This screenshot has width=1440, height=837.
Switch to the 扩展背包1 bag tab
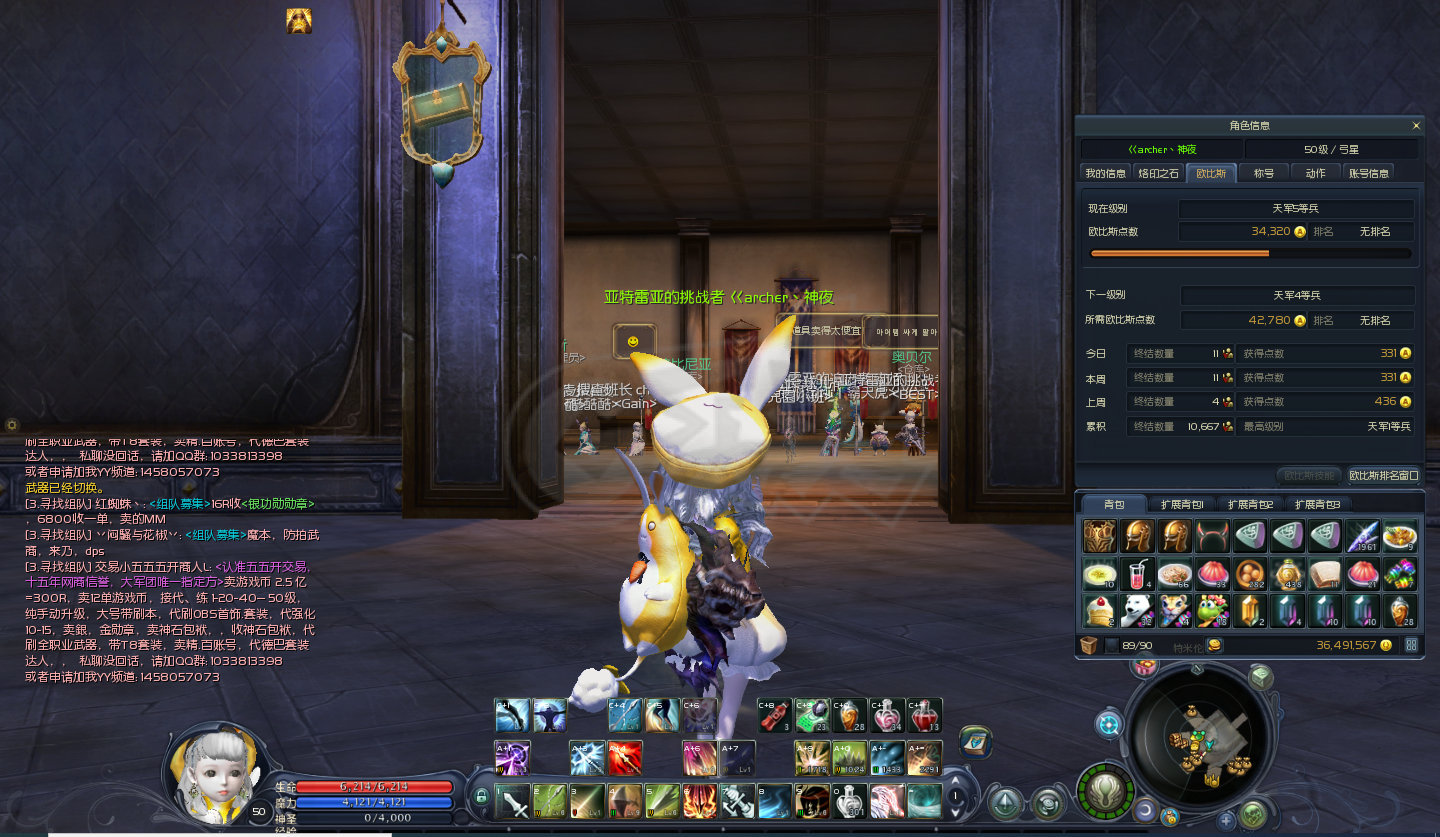(x=1181, y=505)
